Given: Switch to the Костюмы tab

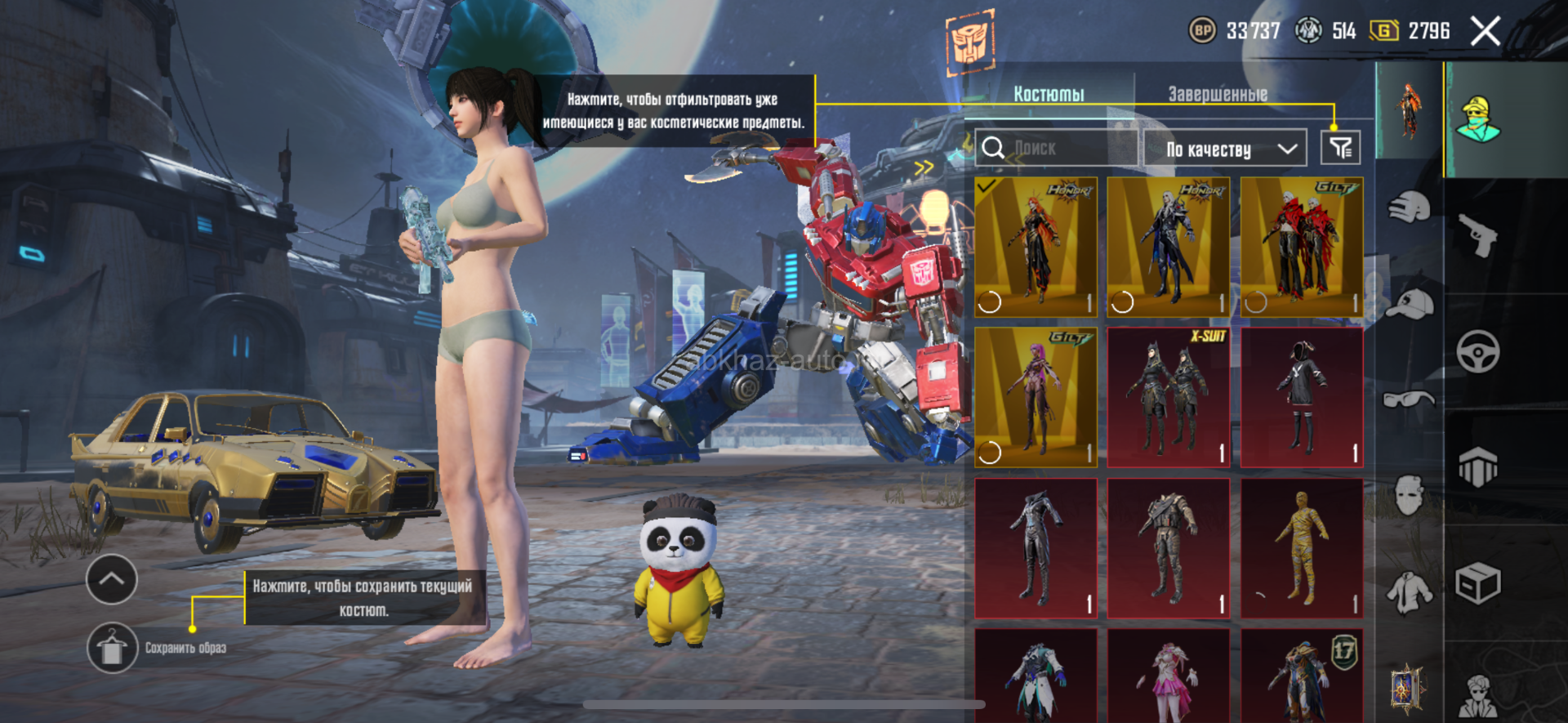Looking at the screenshot, I should pyautogui.click(x=1049, y=94).
